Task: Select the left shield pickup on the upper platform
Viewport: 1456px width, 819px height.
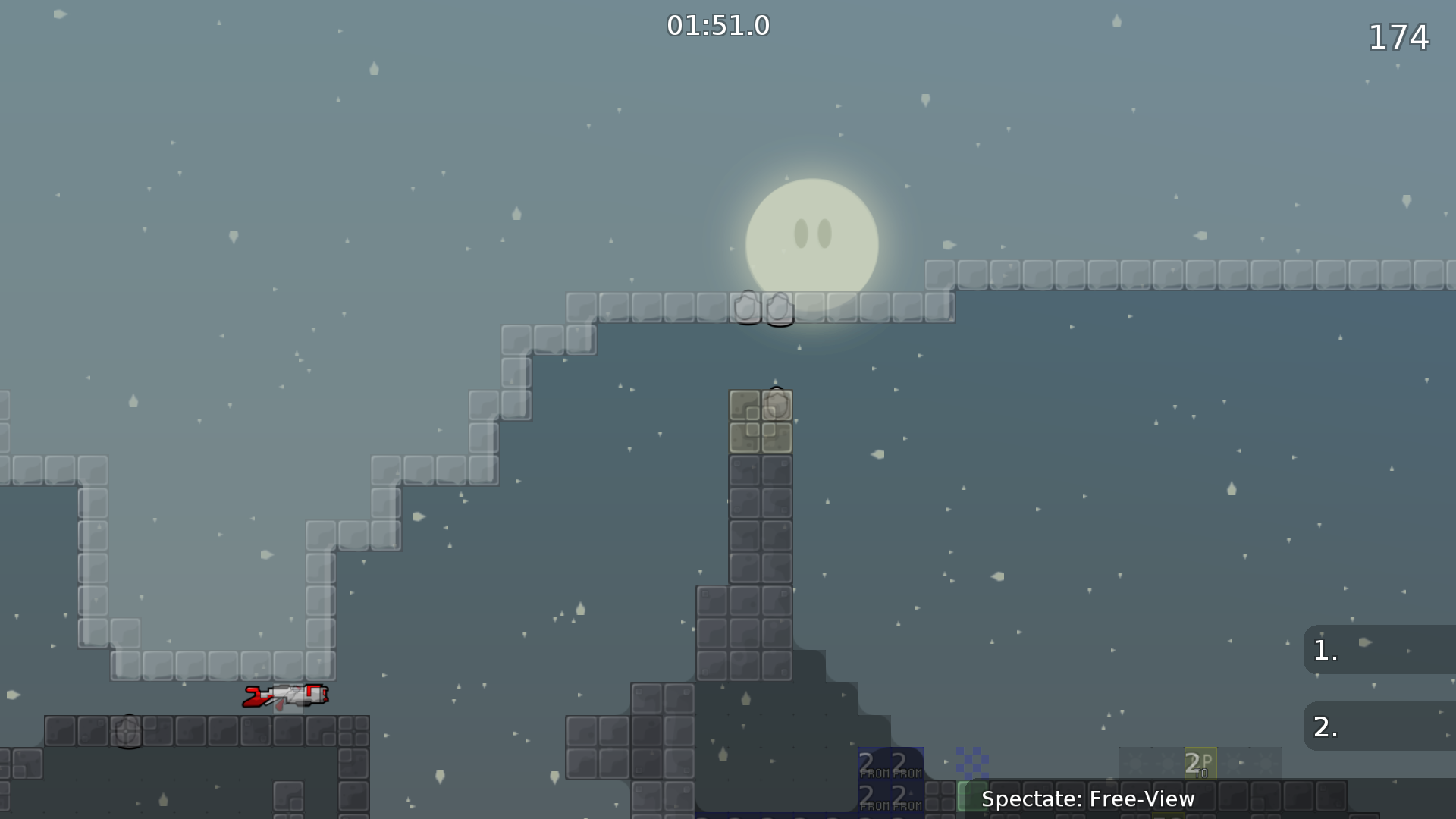Action: (x=748, y=309)
